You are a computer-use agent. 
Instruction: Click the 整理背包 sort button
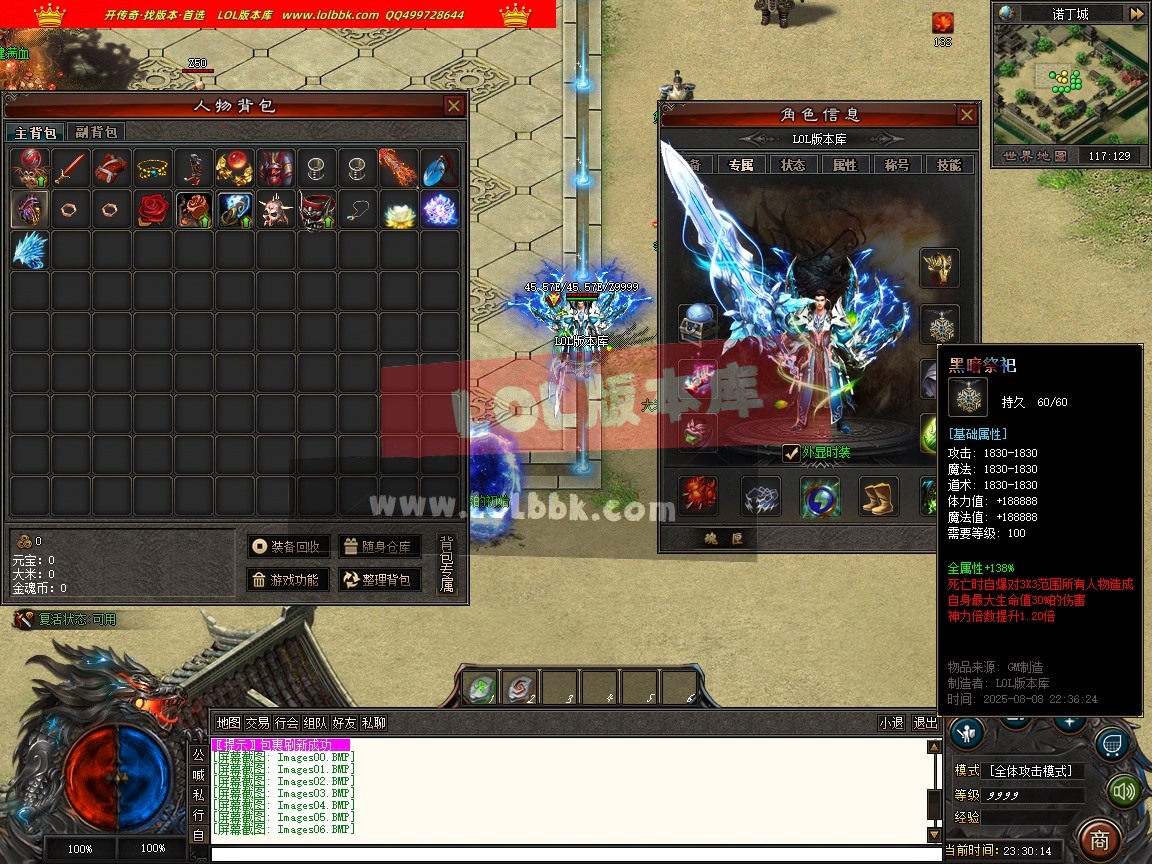coord(380,580)
